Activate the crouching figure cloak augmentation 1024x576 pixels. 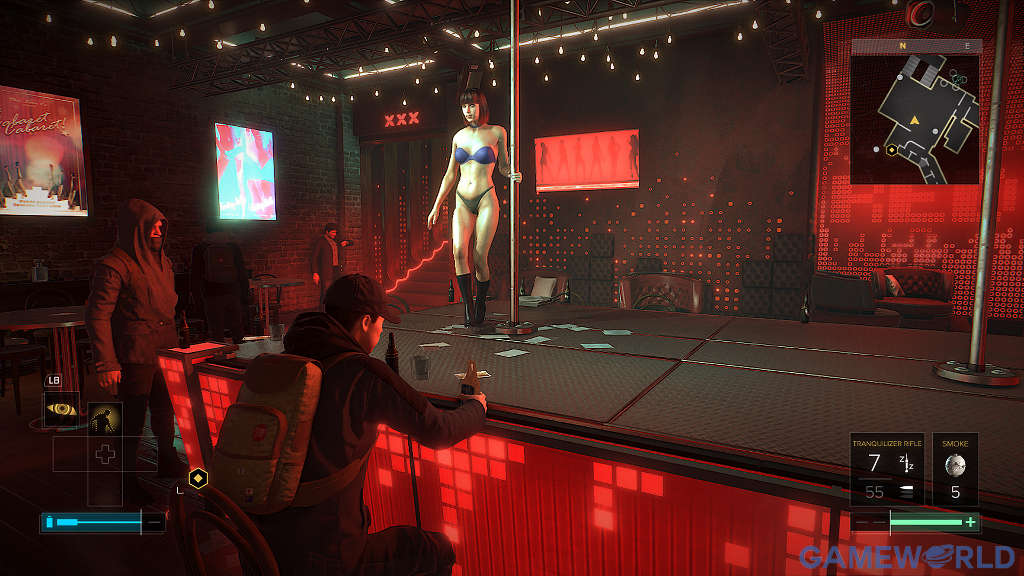coord(104,419)
